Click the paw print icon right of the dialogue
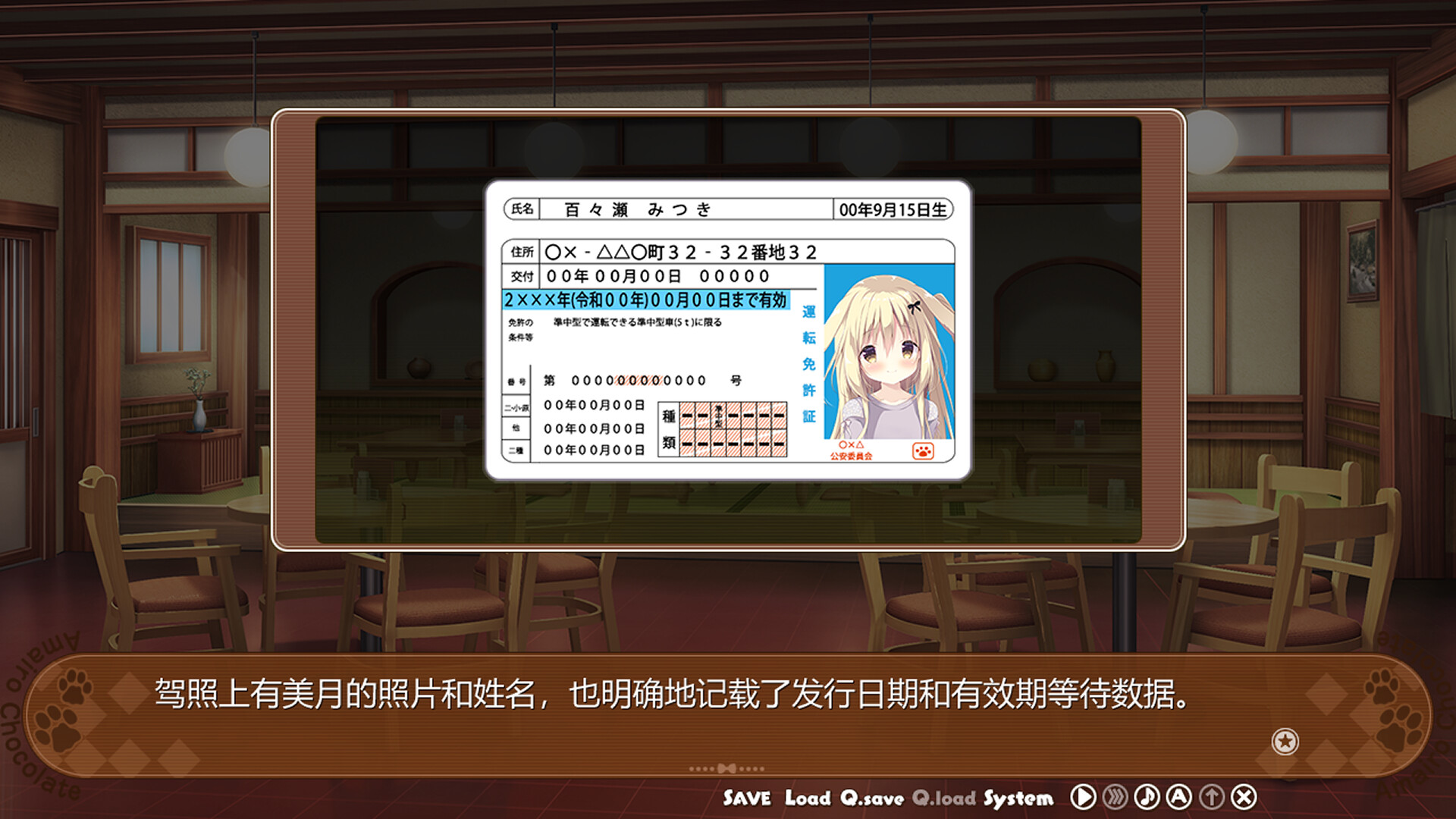Image resolution: width=1456 pixels, height=819 pixels. (1382, 686)
